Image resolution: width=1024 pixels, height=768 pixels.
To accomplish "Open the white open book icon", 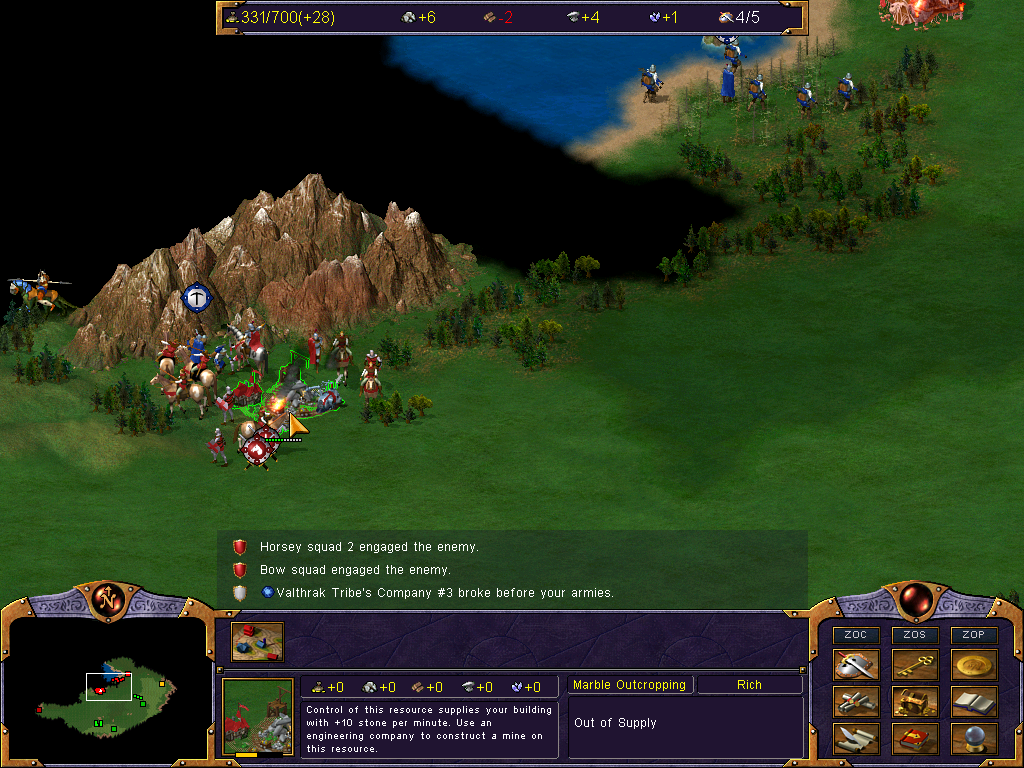I will click(x=974, y=702).
